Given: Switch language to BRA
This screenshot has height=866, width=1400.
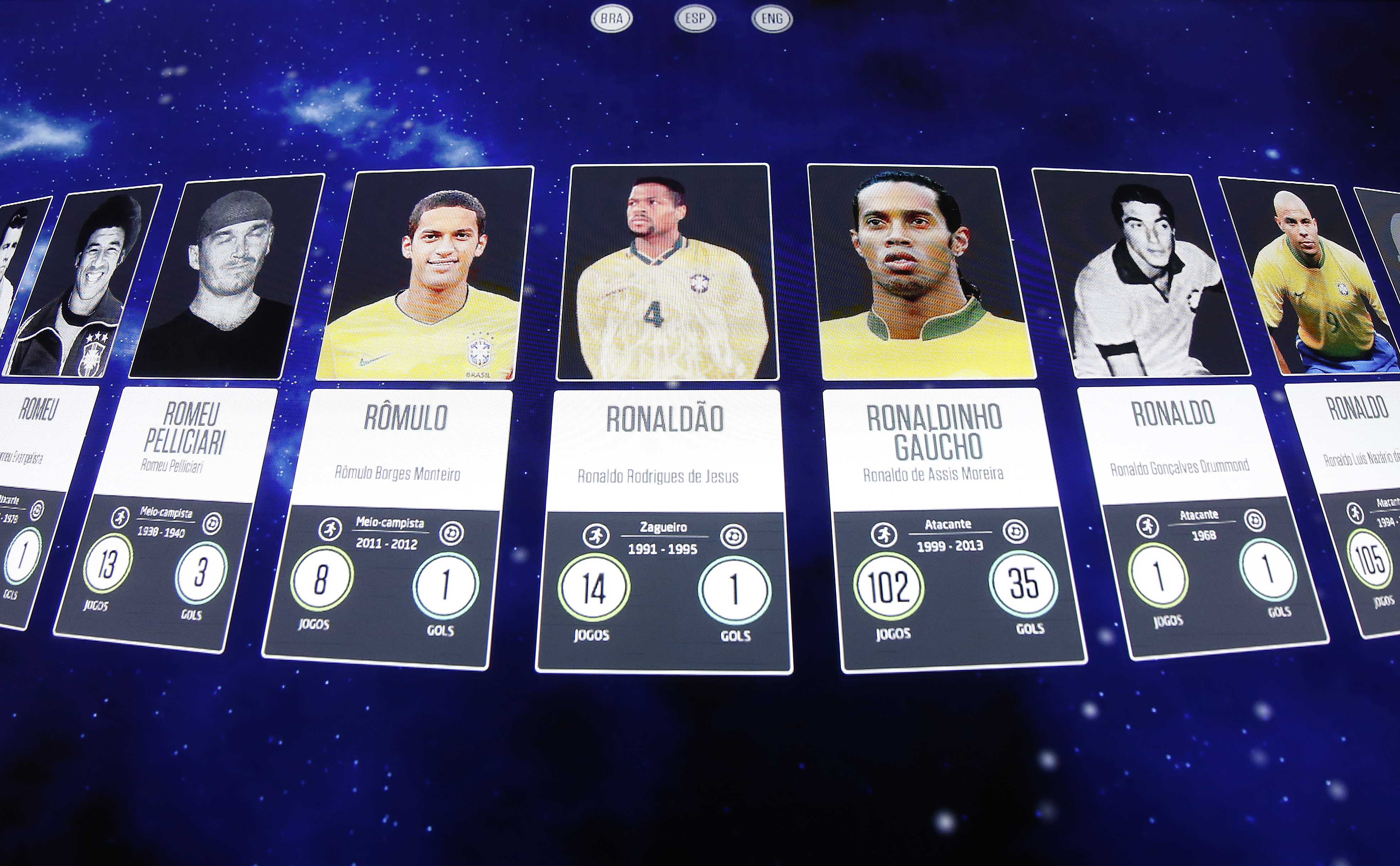Looking at the screenshot, I should click(x=611, y=19).
